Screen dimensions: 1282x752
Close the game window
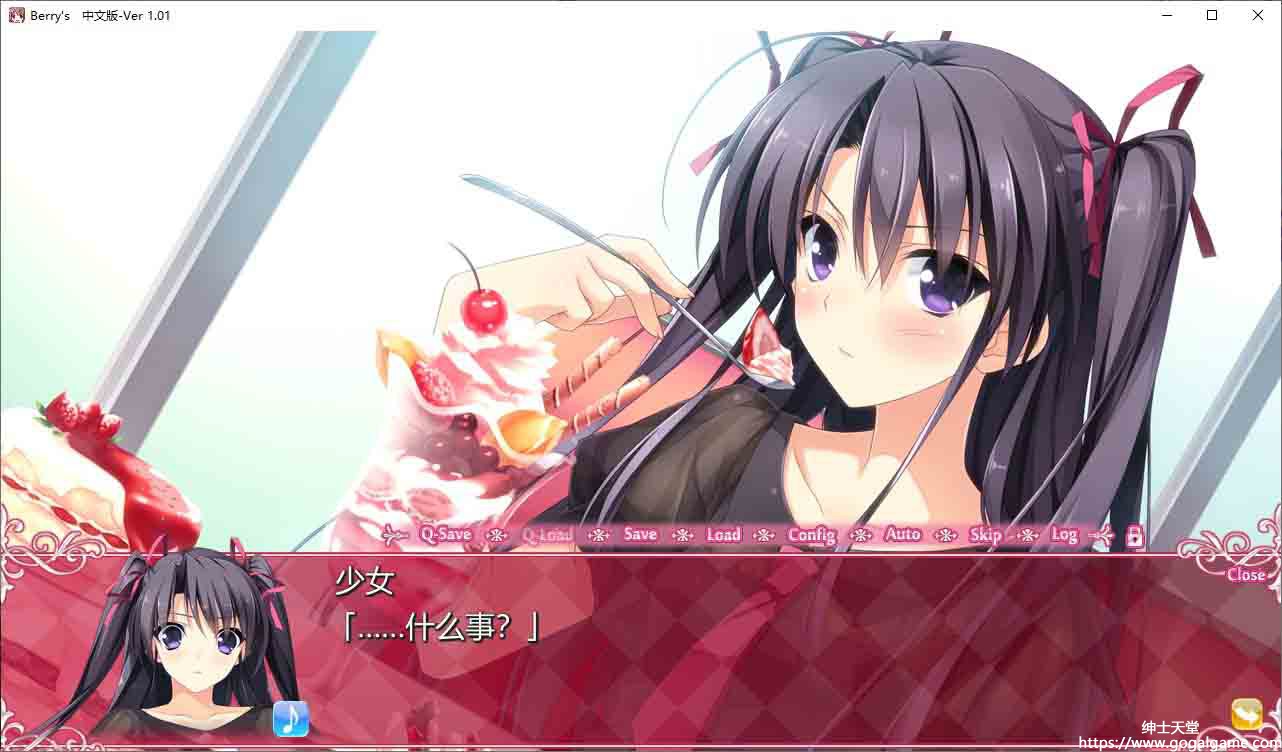point(1258,15)
